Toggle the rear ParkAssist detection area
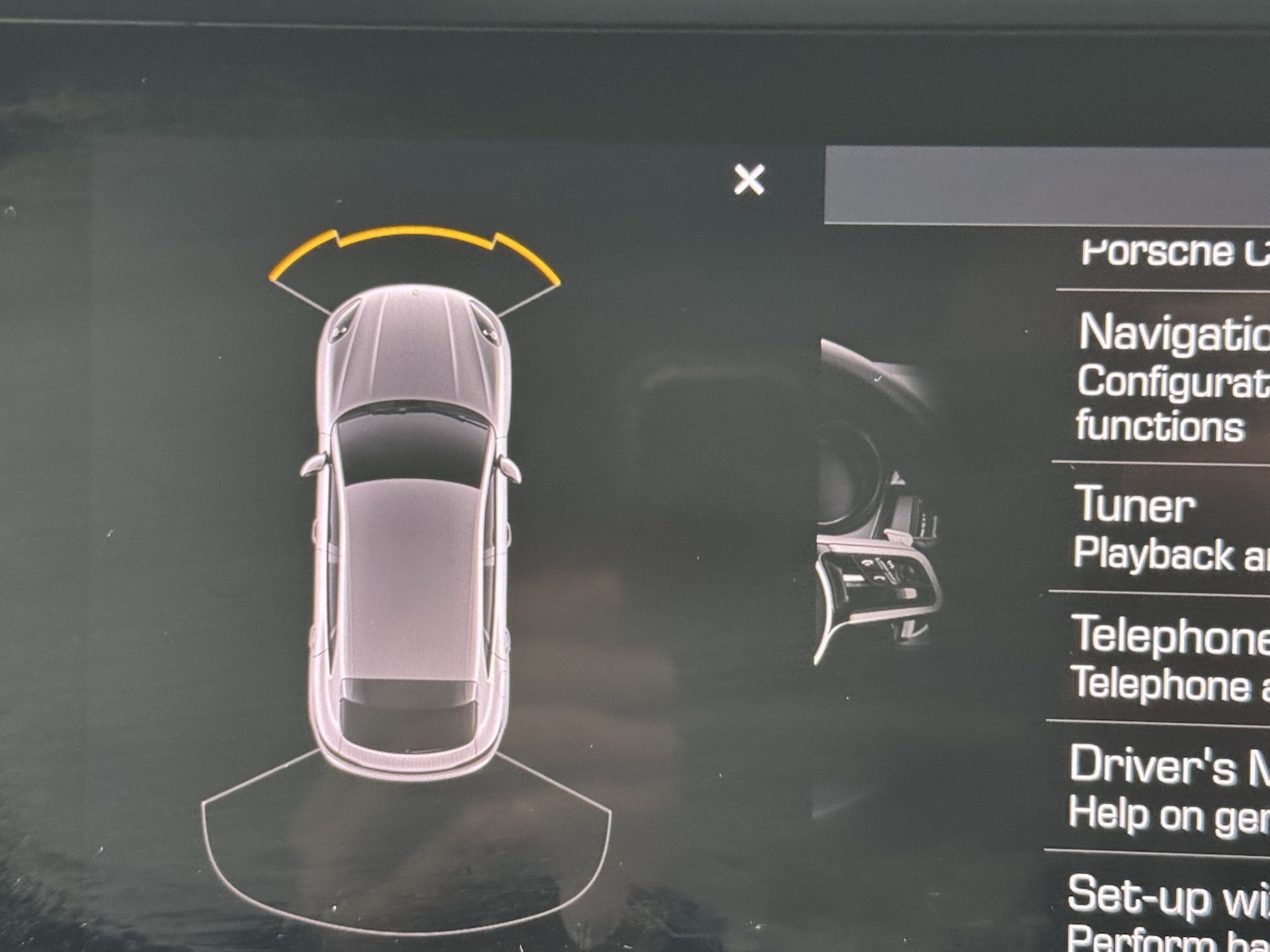 tap(406, 846)
